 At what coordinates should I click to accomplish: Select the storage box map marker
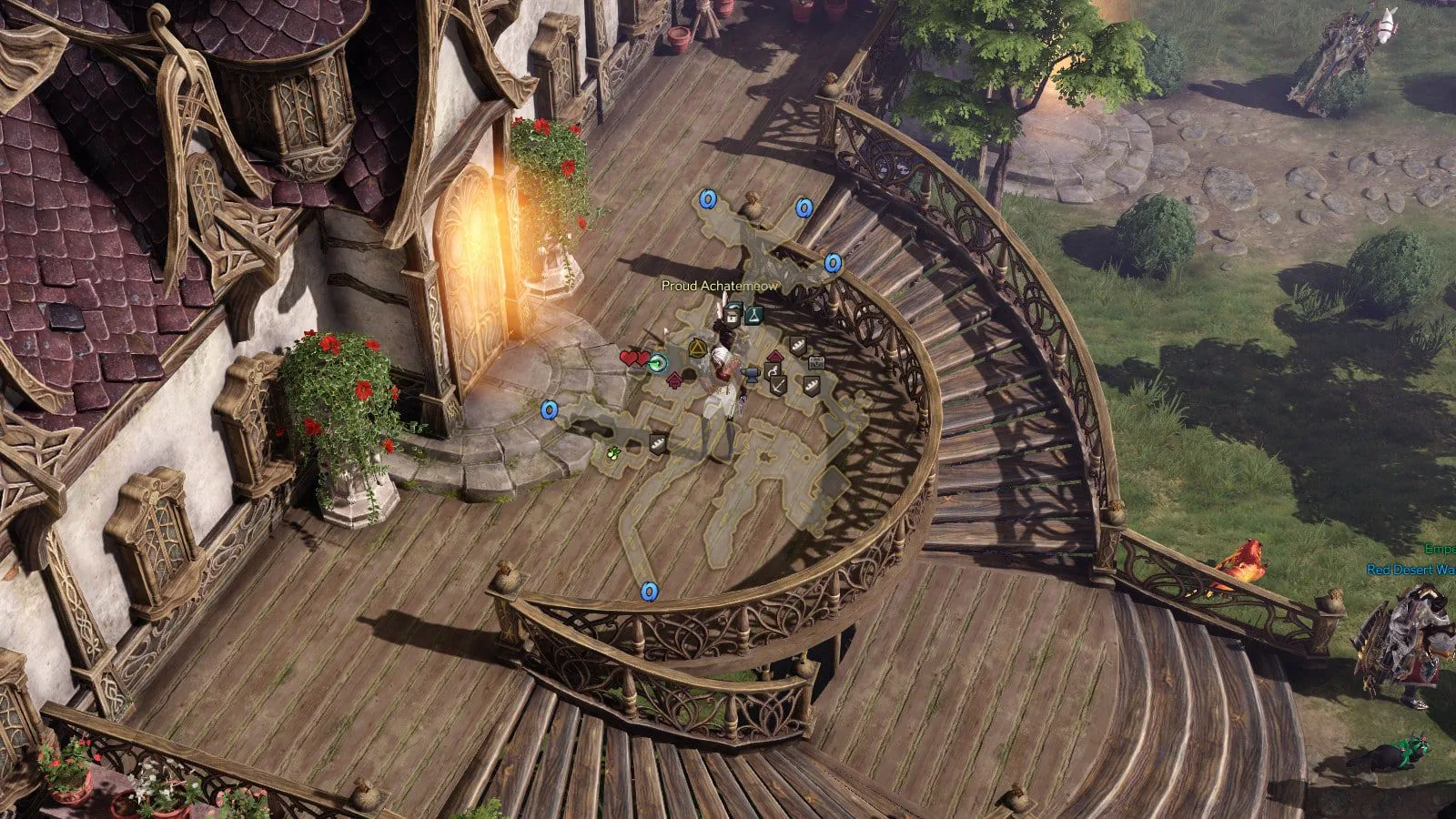pyautogui.click(x=733, y=318)
